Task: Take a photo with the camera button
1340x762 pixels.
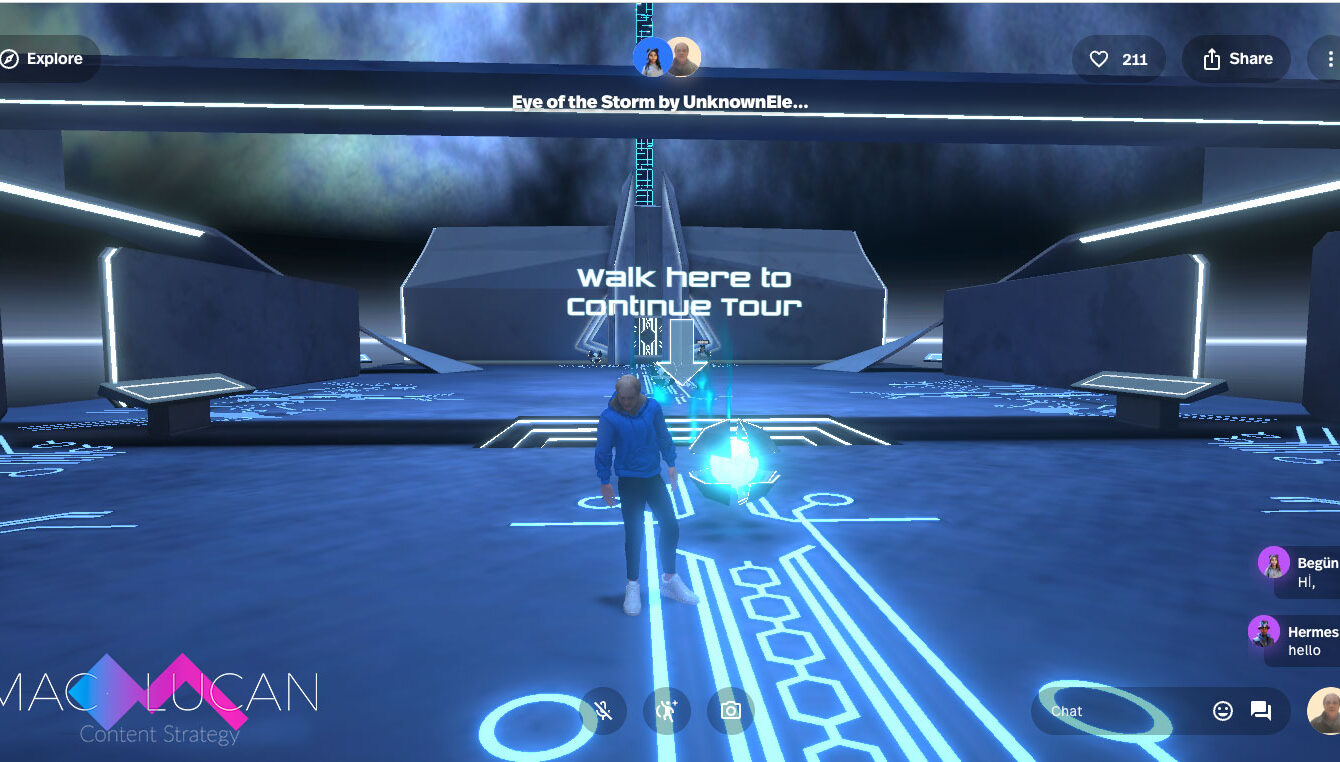Action: click(x=731, y=711)
